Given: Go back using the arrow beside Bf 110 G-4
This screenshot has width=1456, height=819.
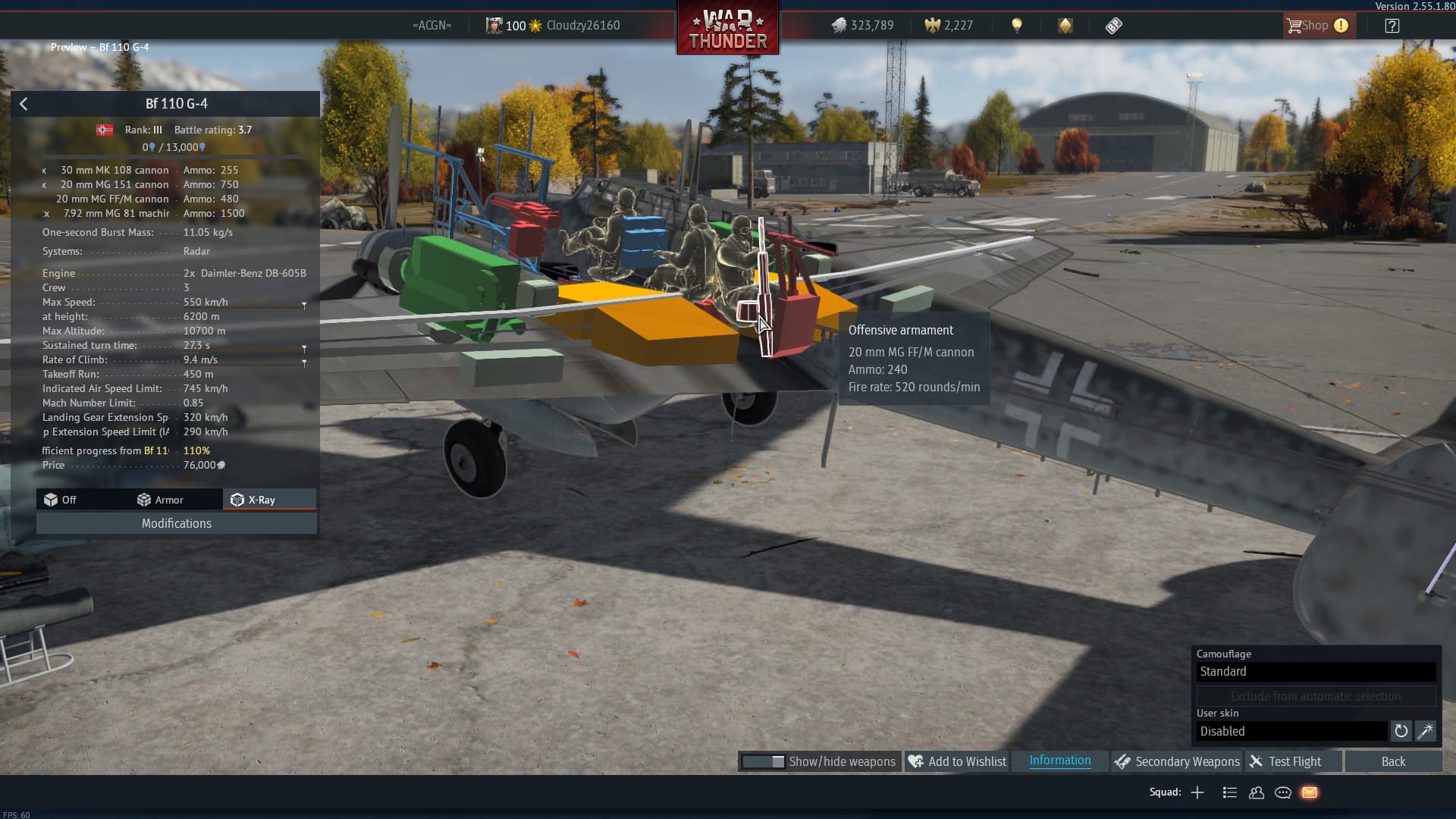Looking at the screenshot, I should click(24, 104).
